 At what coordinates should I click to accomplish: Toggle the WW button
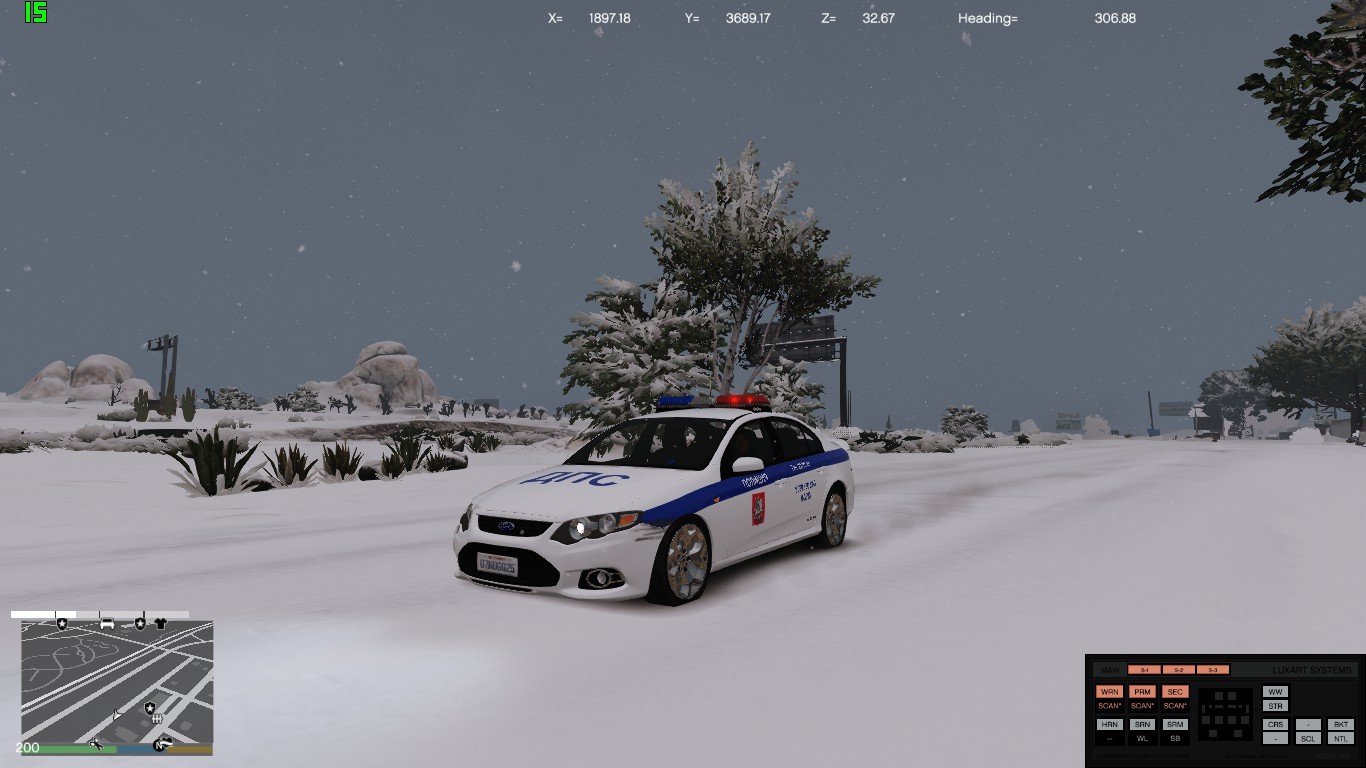(1275, 692)
